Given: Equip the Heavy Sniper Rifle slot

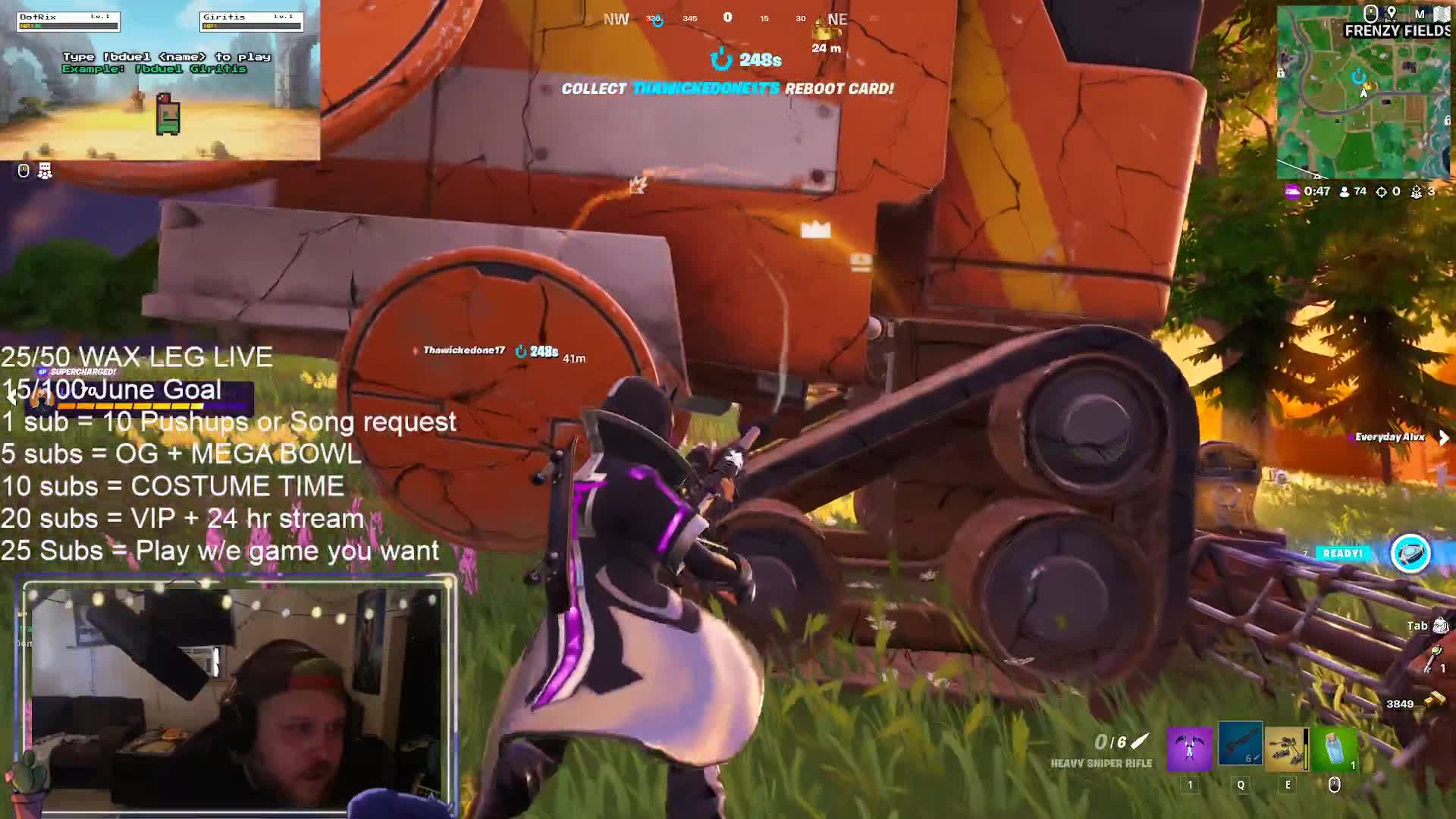Looking at the screenshot, I should coord(1240,745).
